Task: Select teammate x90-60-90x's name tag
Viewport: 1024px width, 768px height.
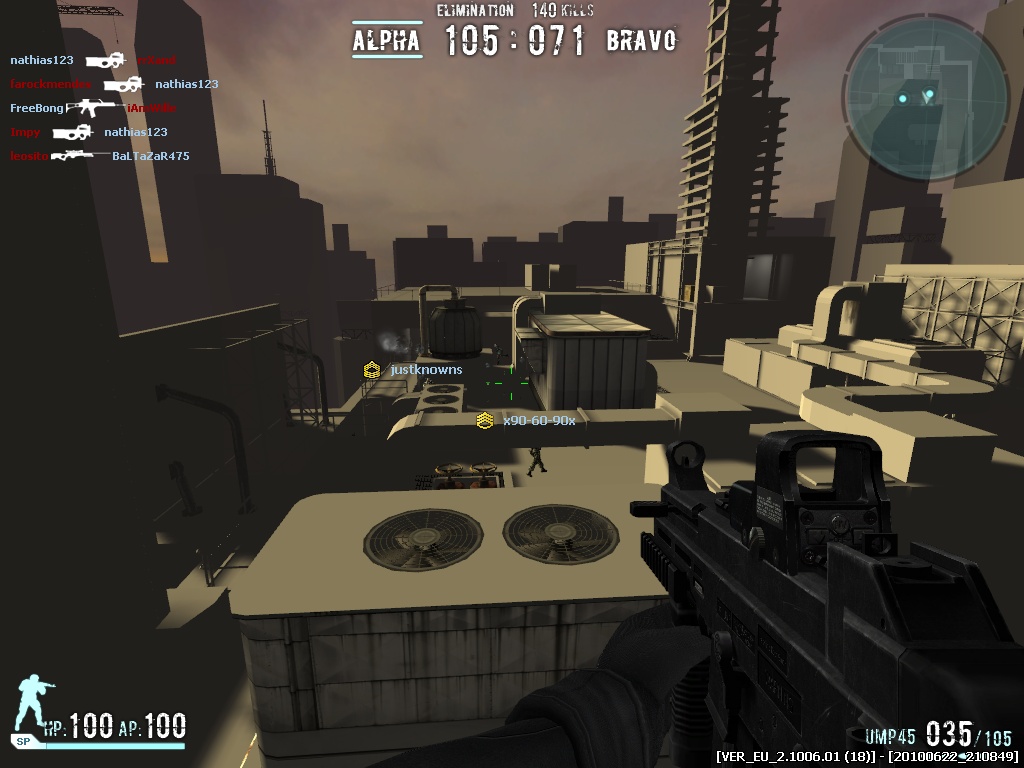Action: coord(527,421)
